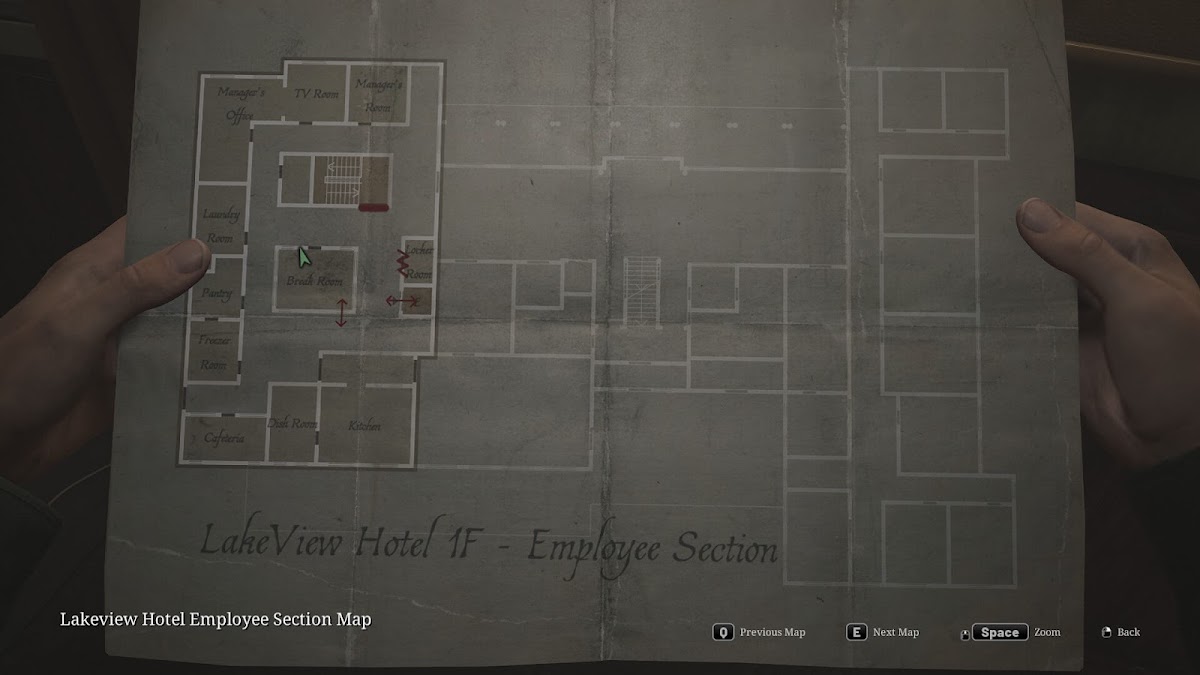The height and width of the screenshot is (675, 1200).
Task: Click the red vertical arrow below Break Room
Action: pos(342,312)
